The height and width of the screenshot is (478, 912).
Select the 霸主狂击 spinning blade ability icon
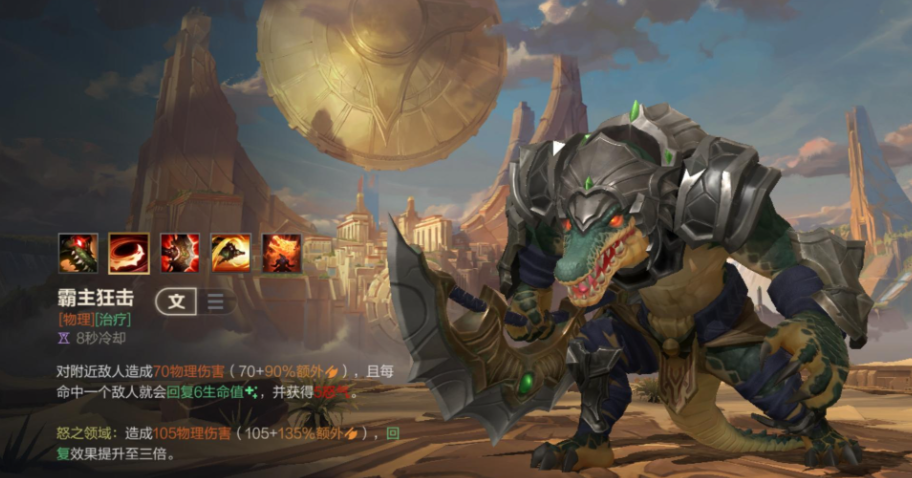click(129, 253)
